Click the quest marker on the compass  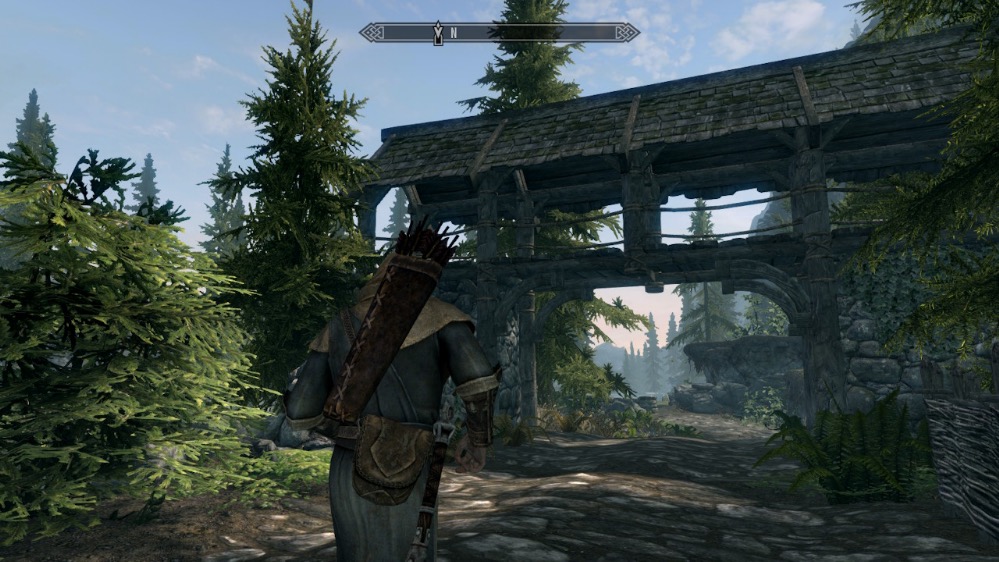pyautogui.click(x=437, y=33)
